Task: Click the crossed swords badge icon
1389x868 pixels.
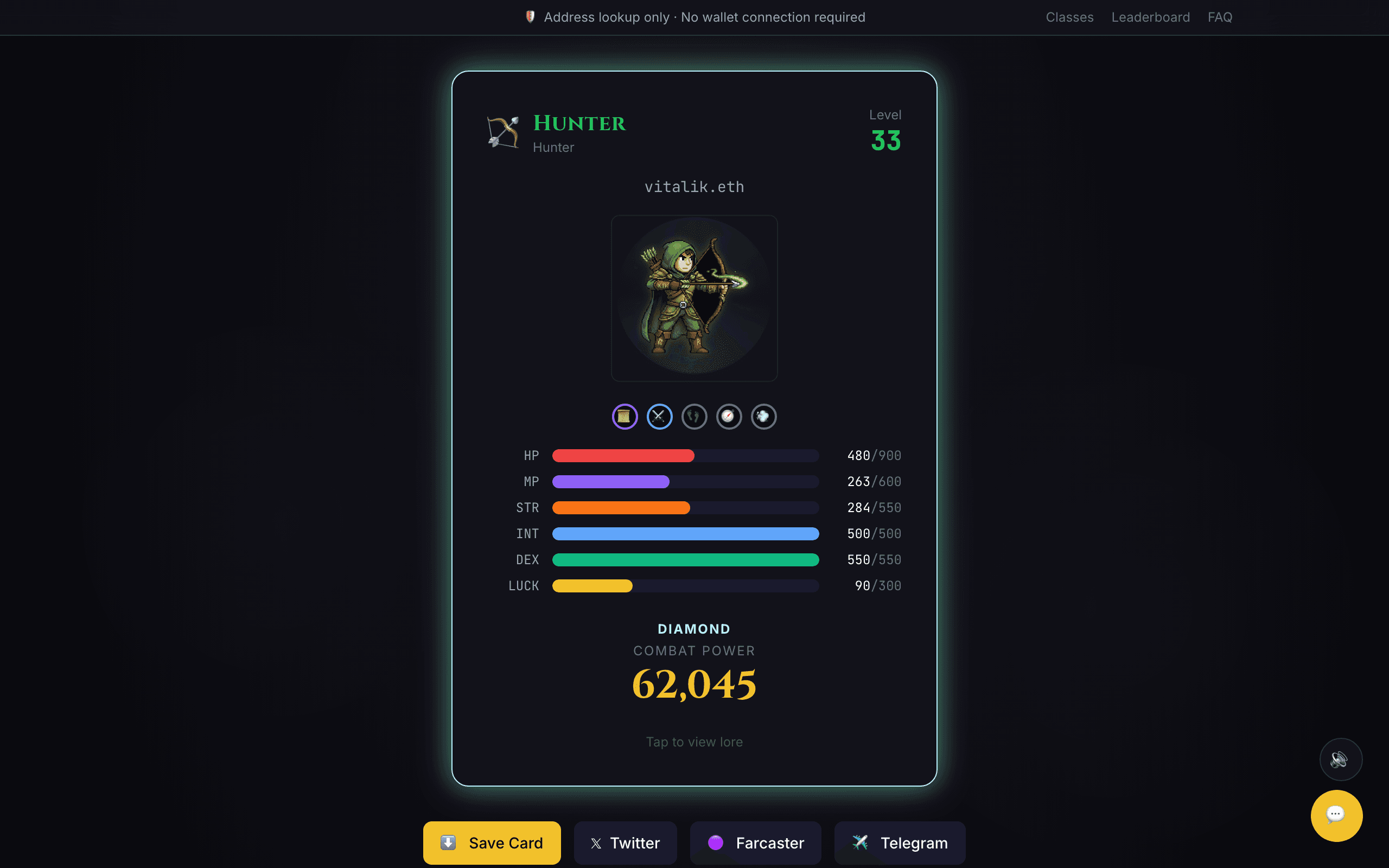Action: [x=659, y=416]
